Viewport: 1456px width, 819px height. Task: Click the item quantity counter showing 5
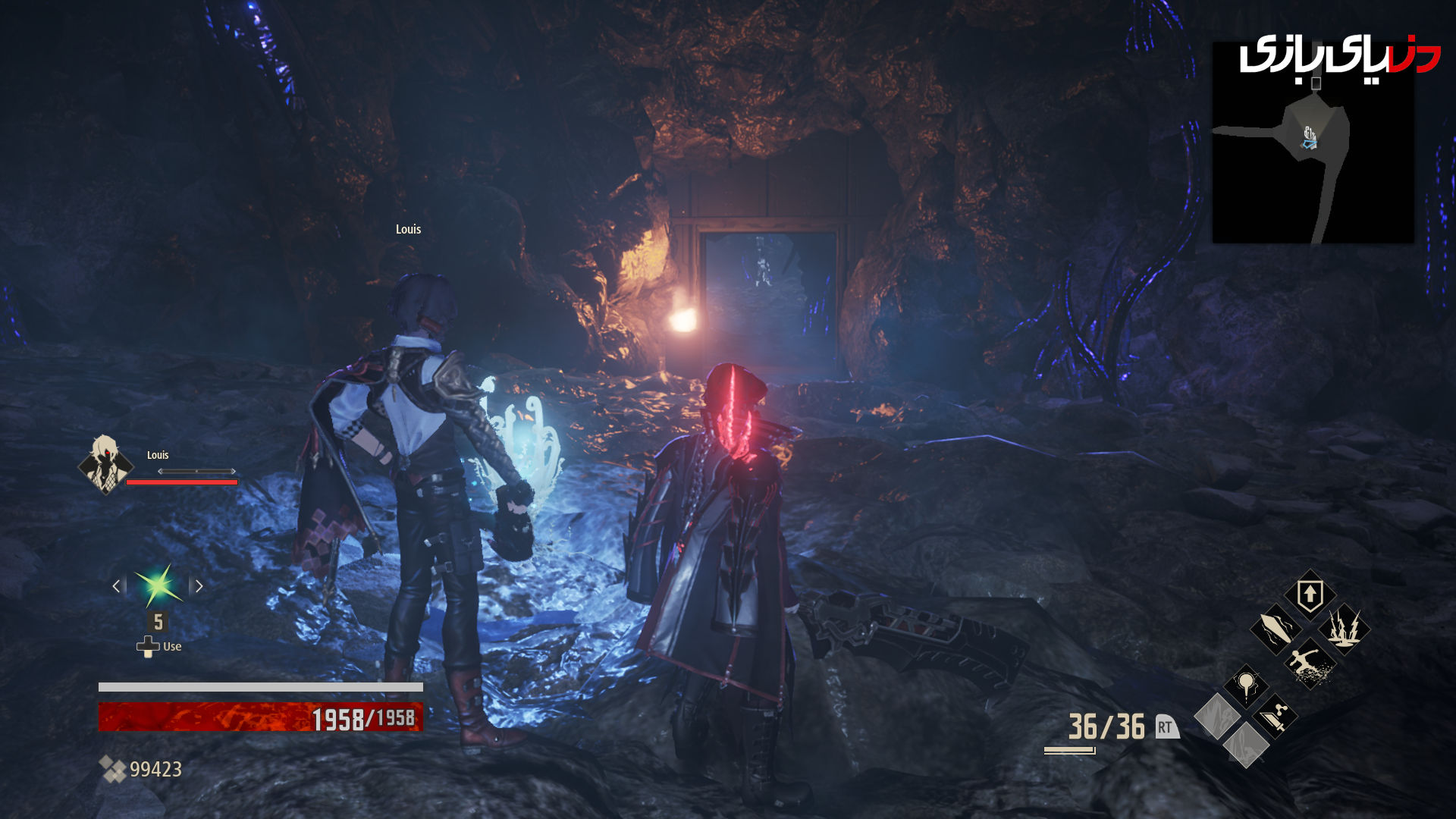click(158, 622)
